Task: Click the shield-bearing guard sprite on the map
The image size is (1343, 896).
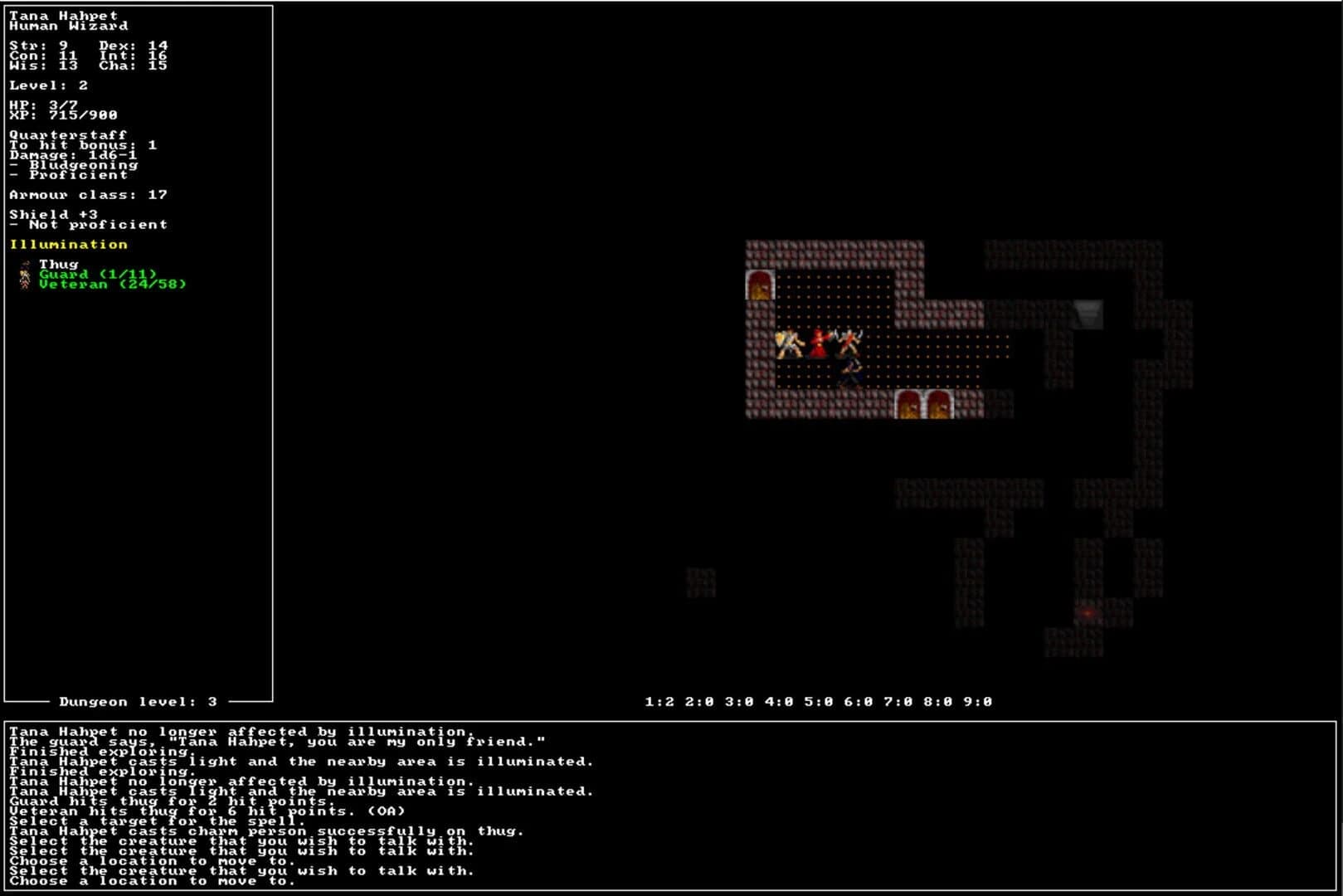Action: click(788, 344)
